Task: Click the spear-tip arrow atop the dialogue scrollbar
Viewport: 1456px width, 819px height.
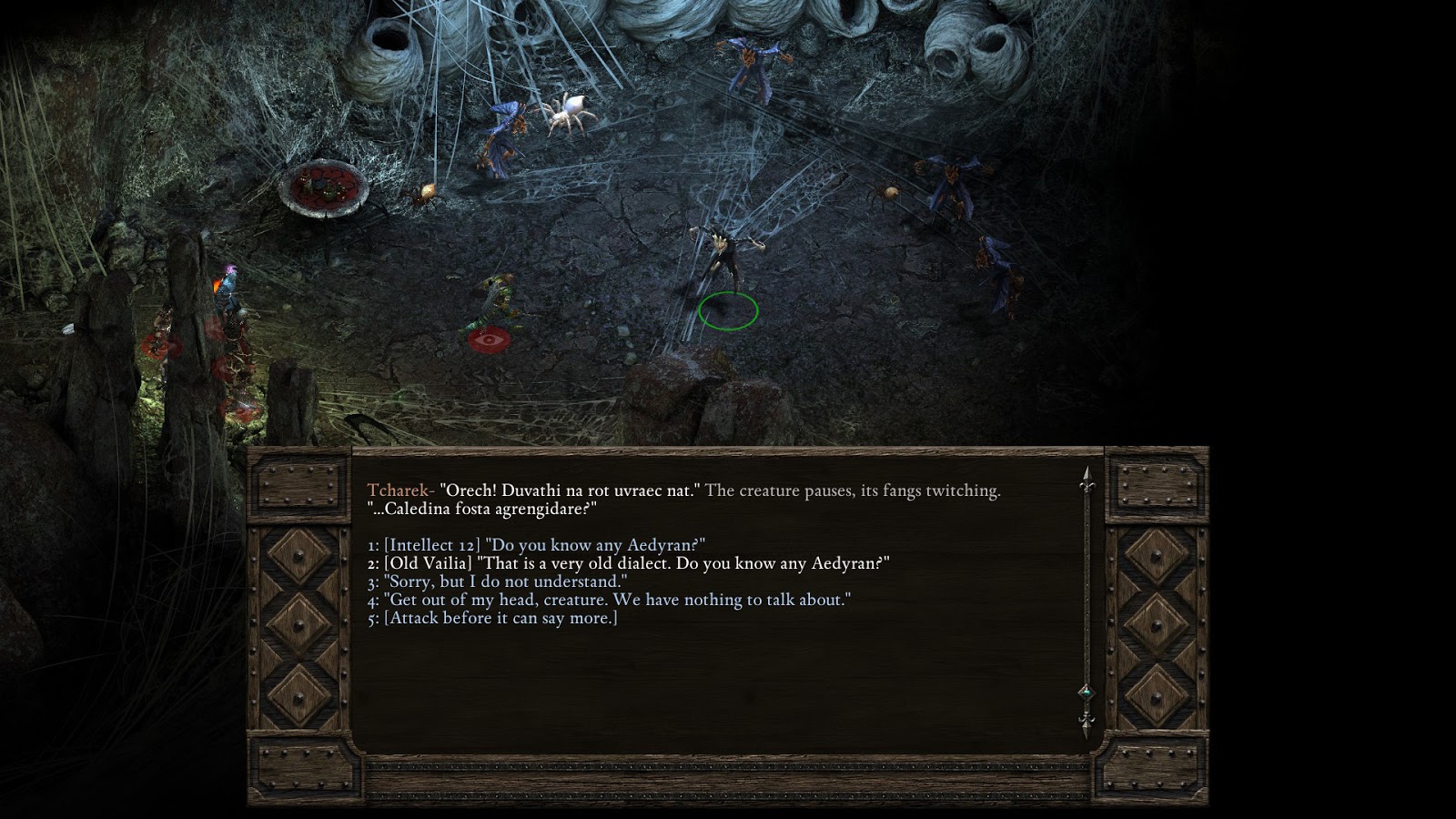Action: (1085, 473)
